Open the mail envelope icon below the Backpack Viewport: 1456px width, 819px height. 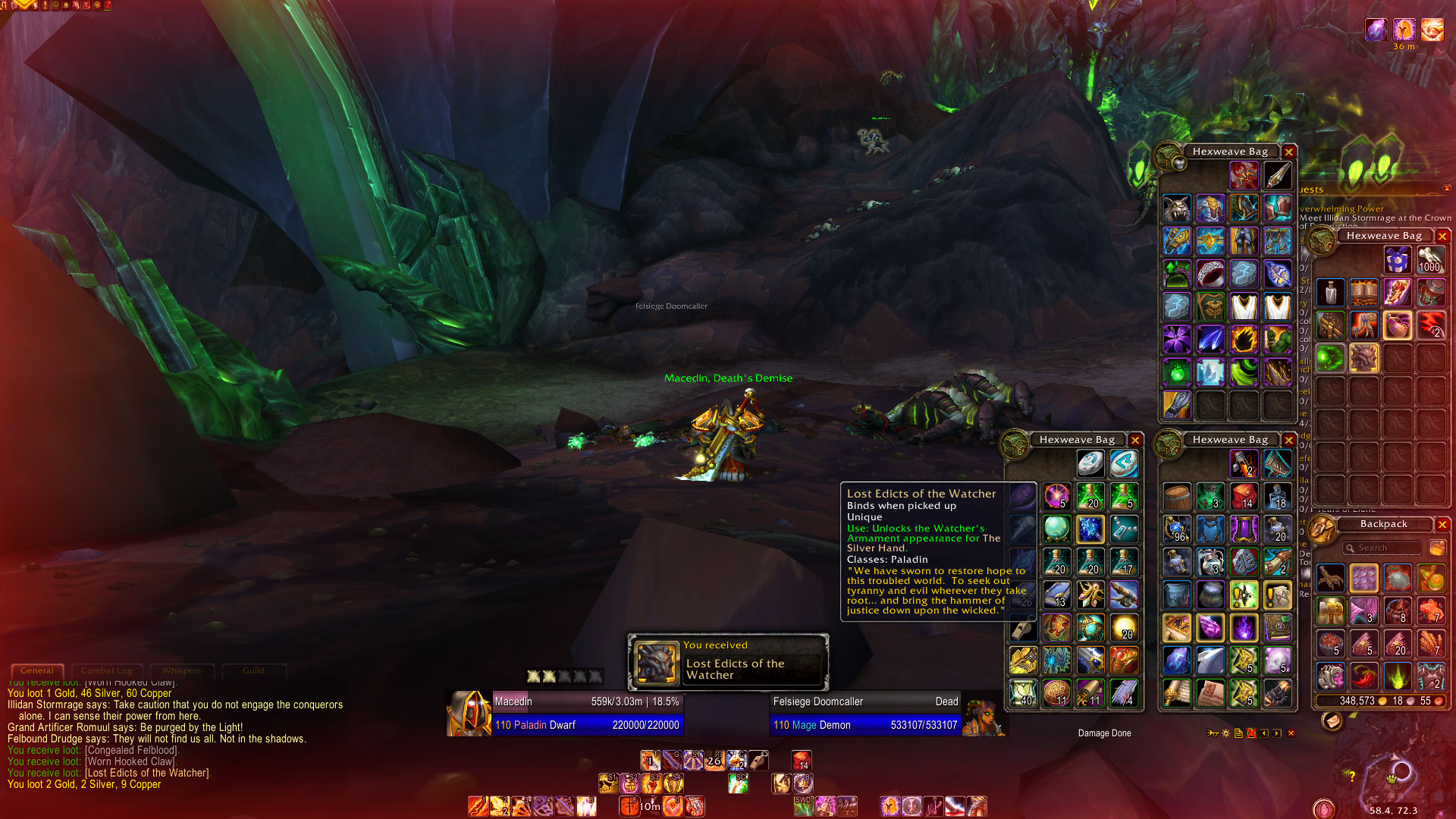(x=1332, y=722)
